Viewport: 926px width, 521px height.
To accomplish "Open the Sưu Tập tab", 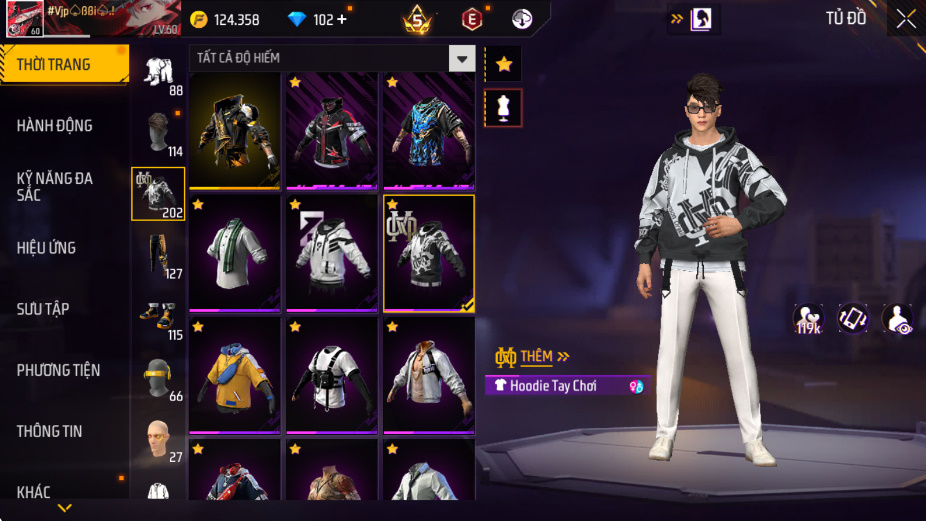I will [43, 309].
